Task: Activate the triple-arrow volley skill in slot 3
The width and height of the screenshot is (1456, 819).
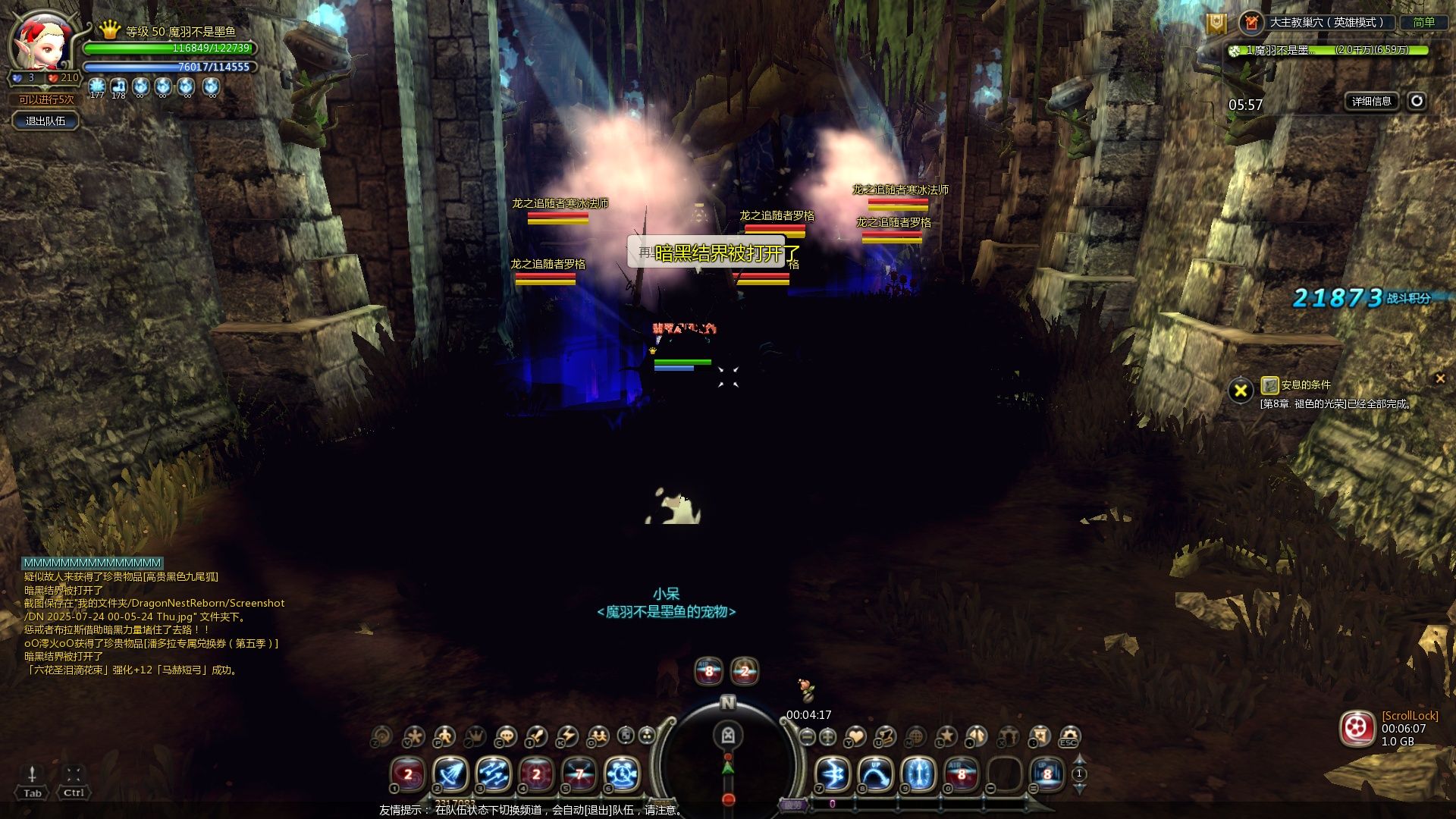Action: coord(493,775)
